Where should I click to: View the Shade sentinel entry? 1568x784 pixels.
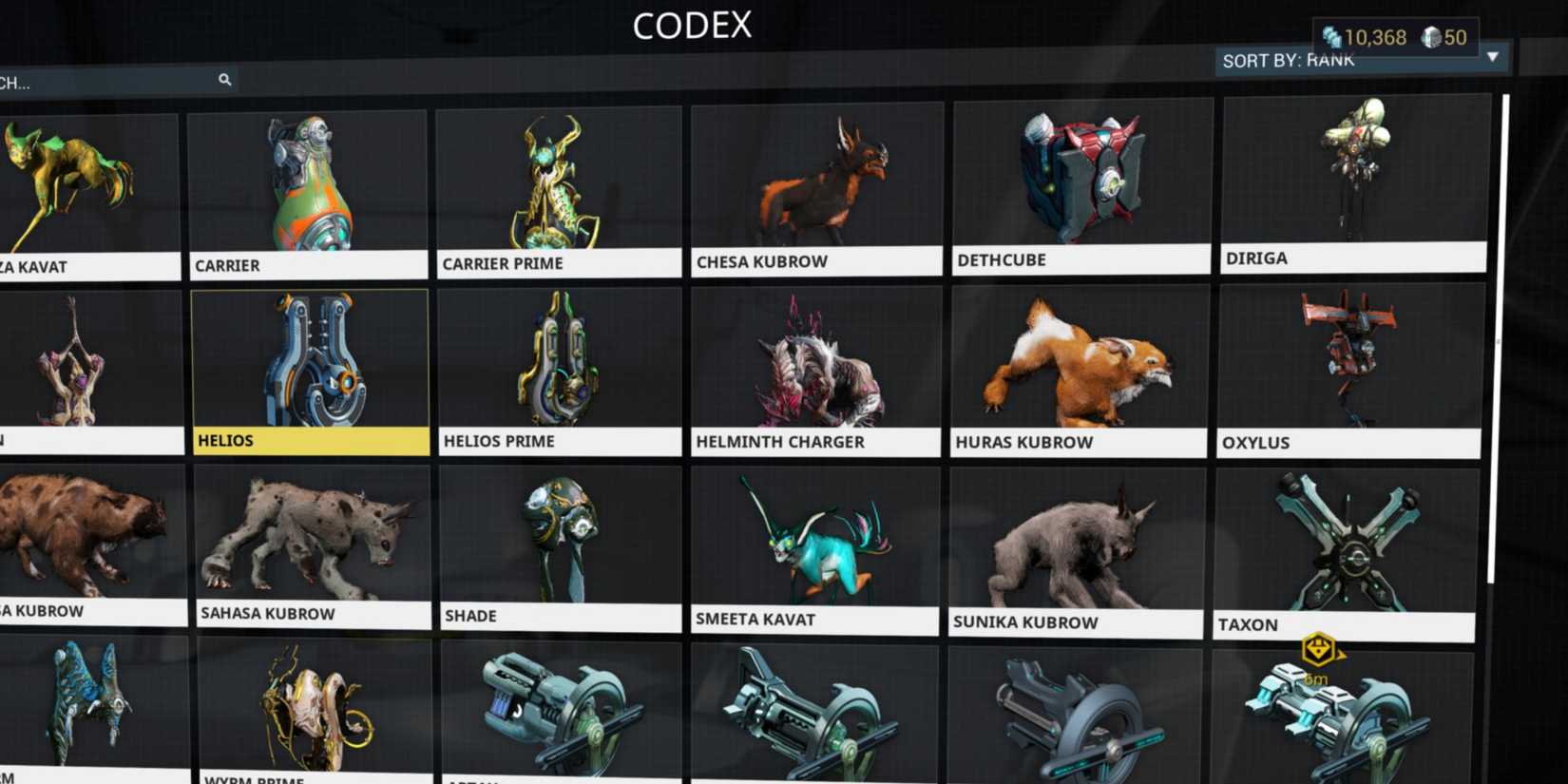click(x=561, y=542)
